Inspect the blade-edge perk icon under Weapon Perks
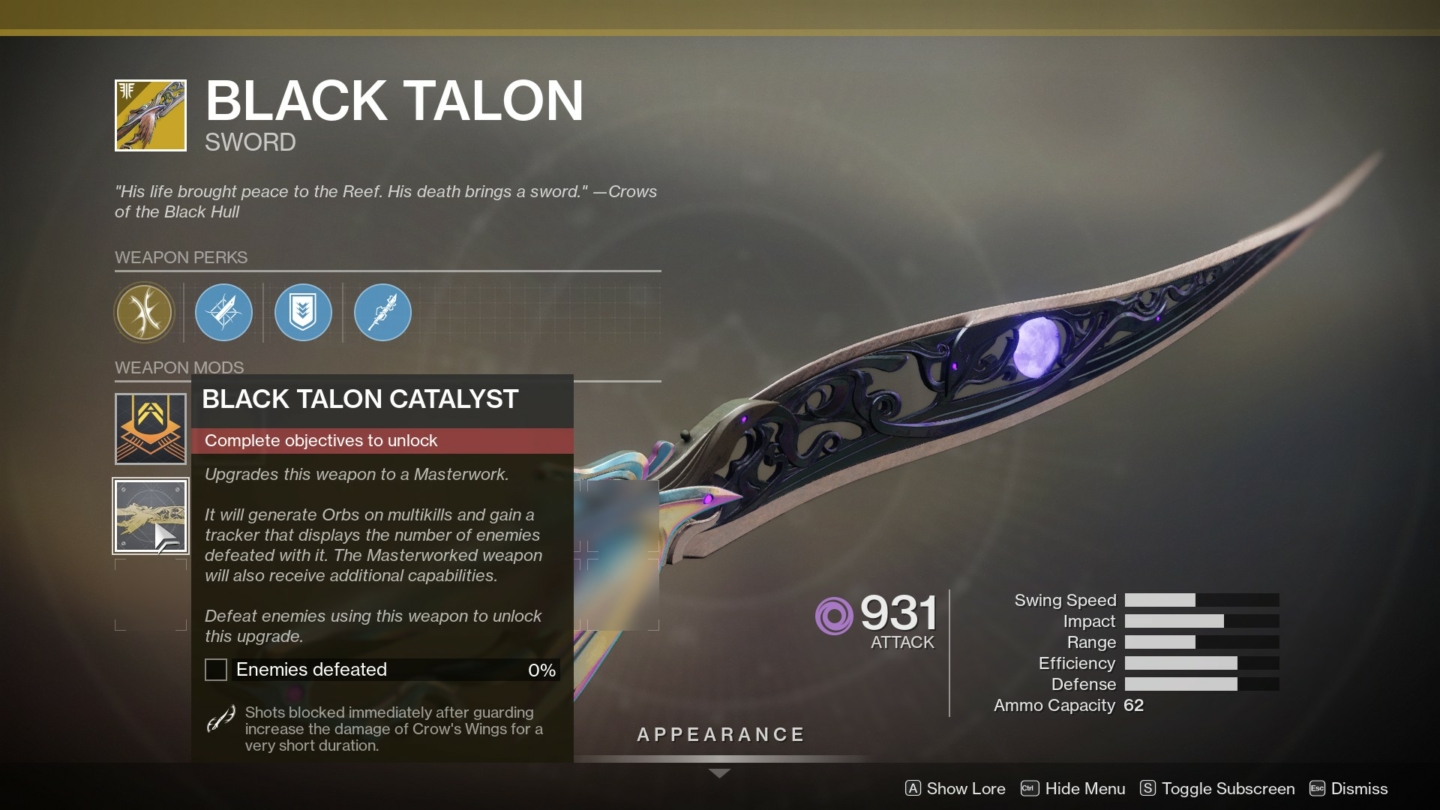 223,312
